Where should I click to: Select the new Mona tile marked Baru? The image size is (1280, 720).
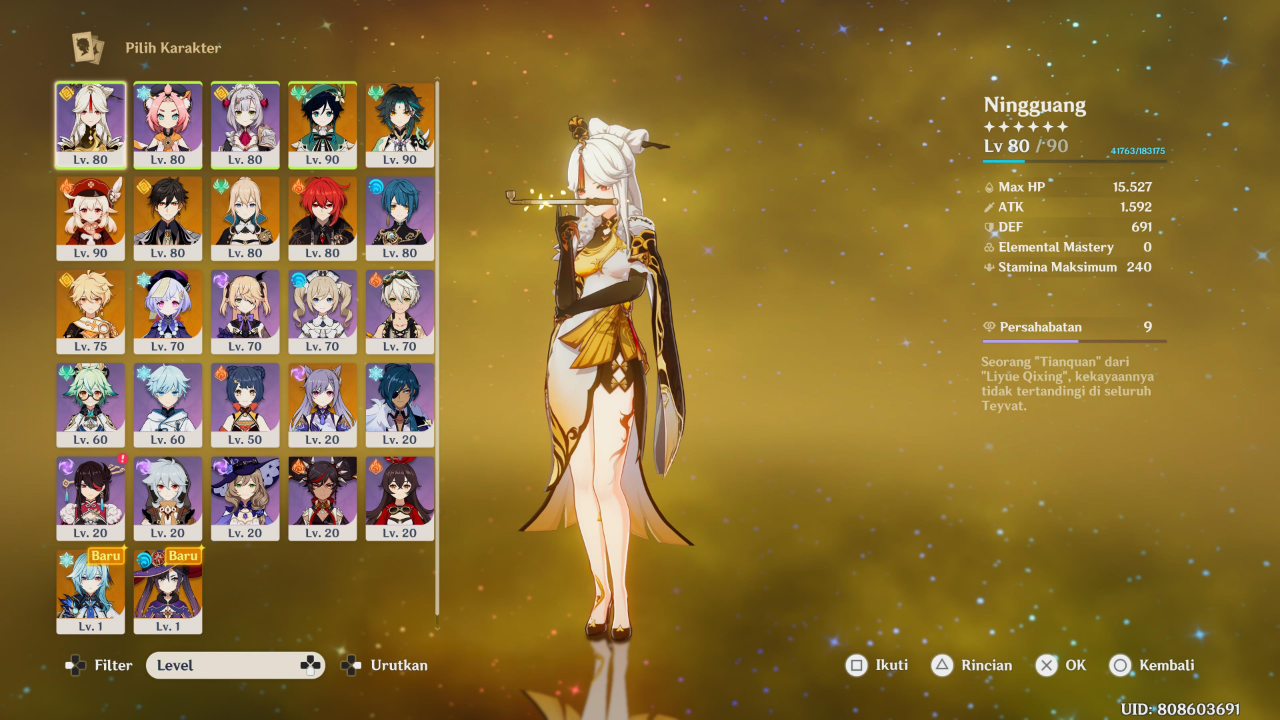168,590
